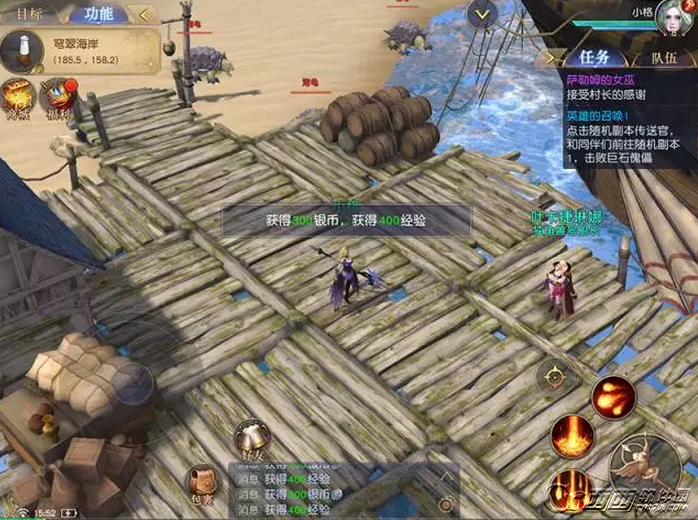The width and height of the screenshot is (698, 520).
Task: Open the 好友 friends icon
Action: 251,440
